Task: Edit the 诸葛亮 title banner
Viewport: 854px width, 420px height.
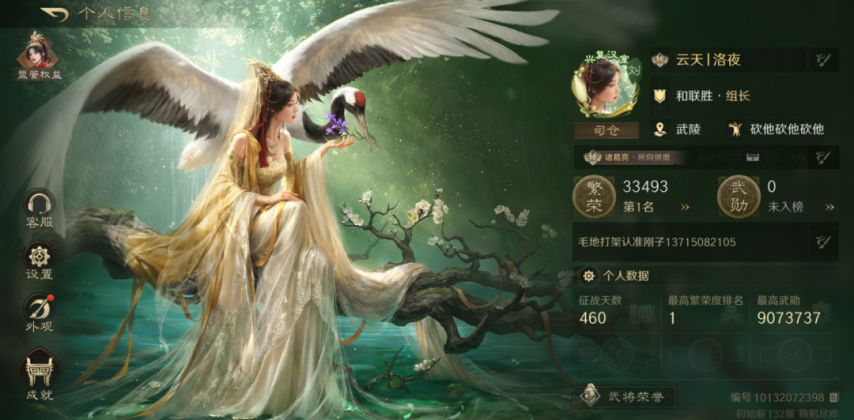Action: point(822,156)
